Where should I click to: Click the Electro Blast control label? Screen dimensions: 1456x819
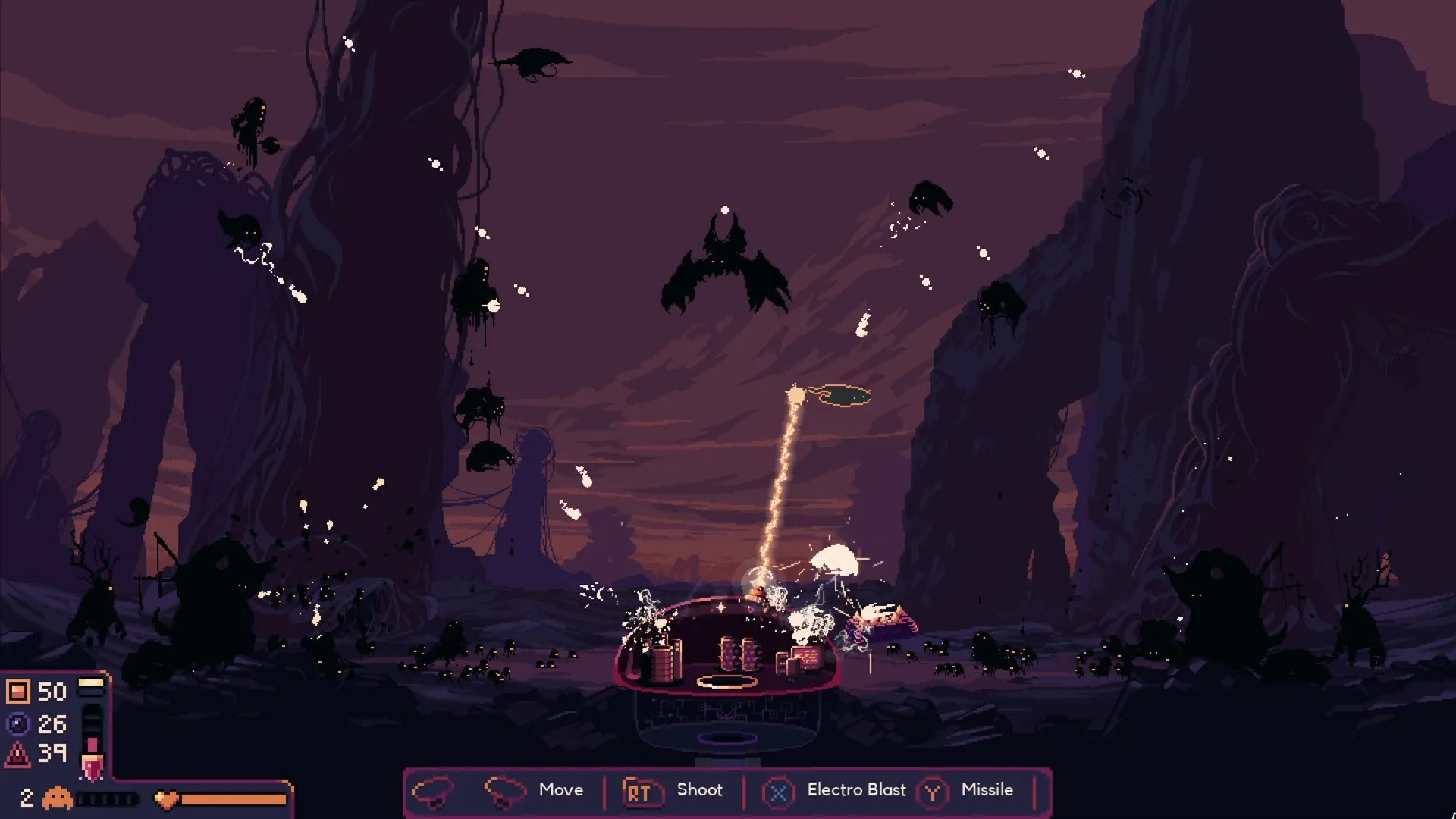click(x=856, y=790)
